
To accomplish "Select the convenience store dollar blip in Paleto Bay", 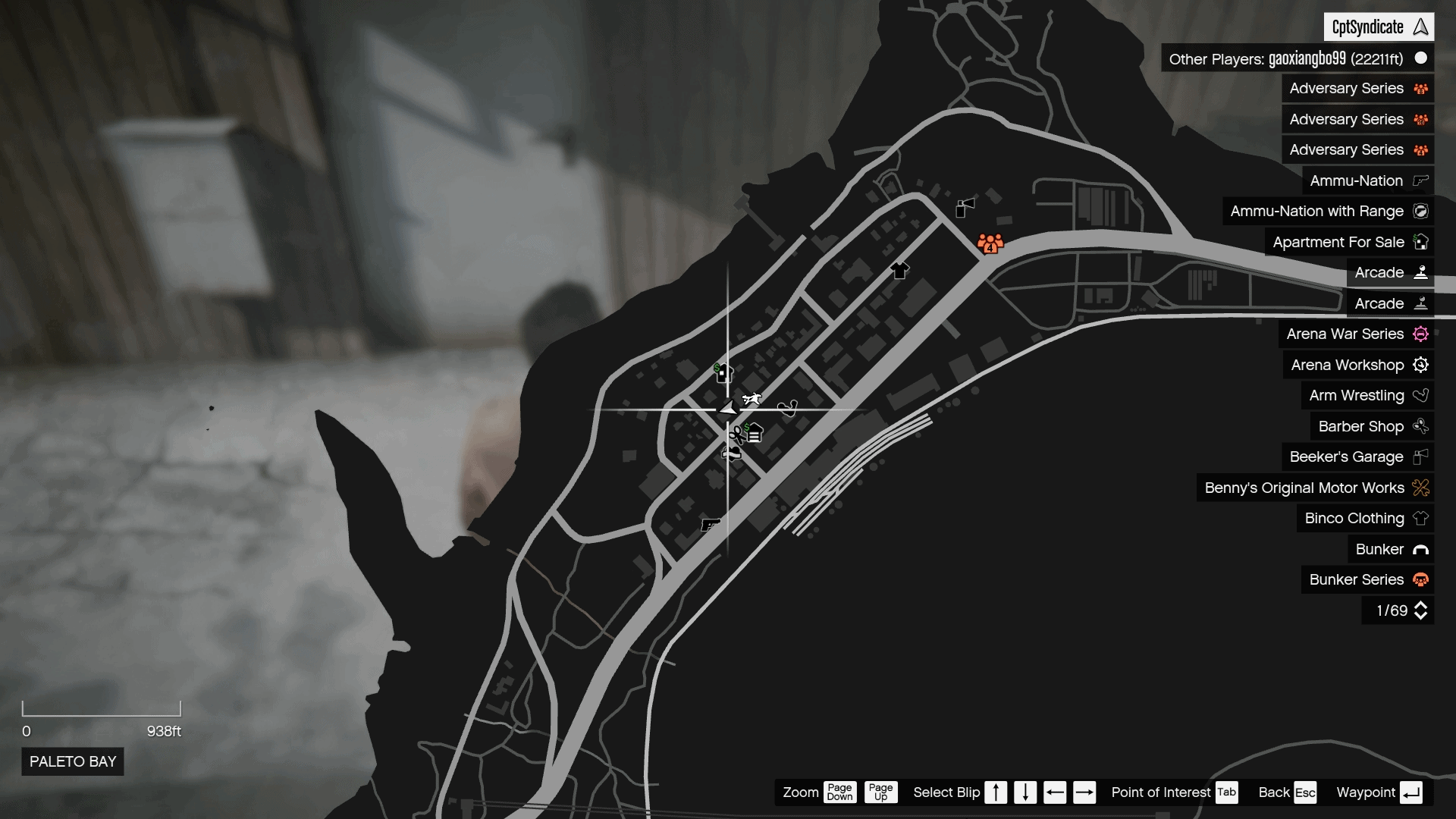I will click(x=724, y=372).
